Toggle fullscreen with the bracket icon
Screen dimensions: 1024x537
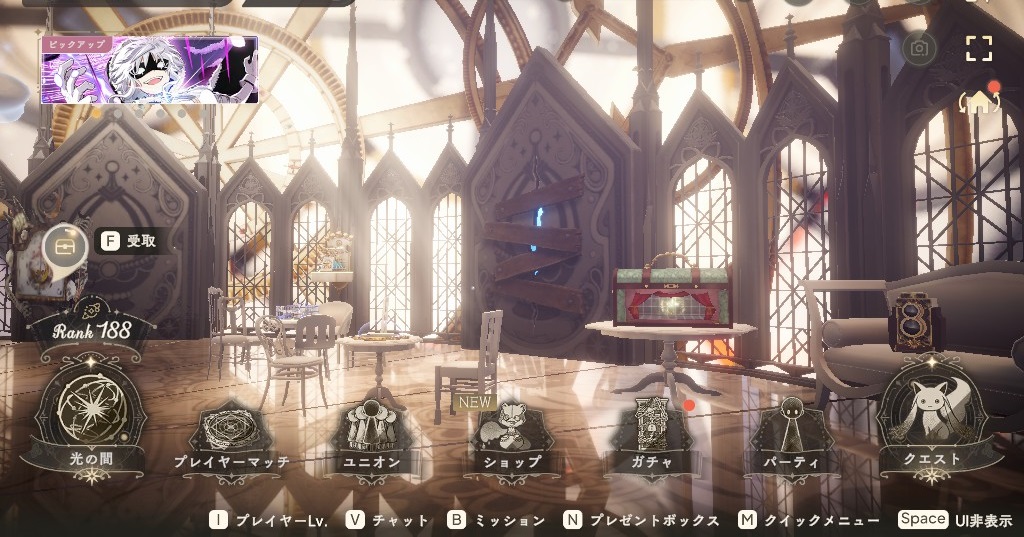(978, 48)
